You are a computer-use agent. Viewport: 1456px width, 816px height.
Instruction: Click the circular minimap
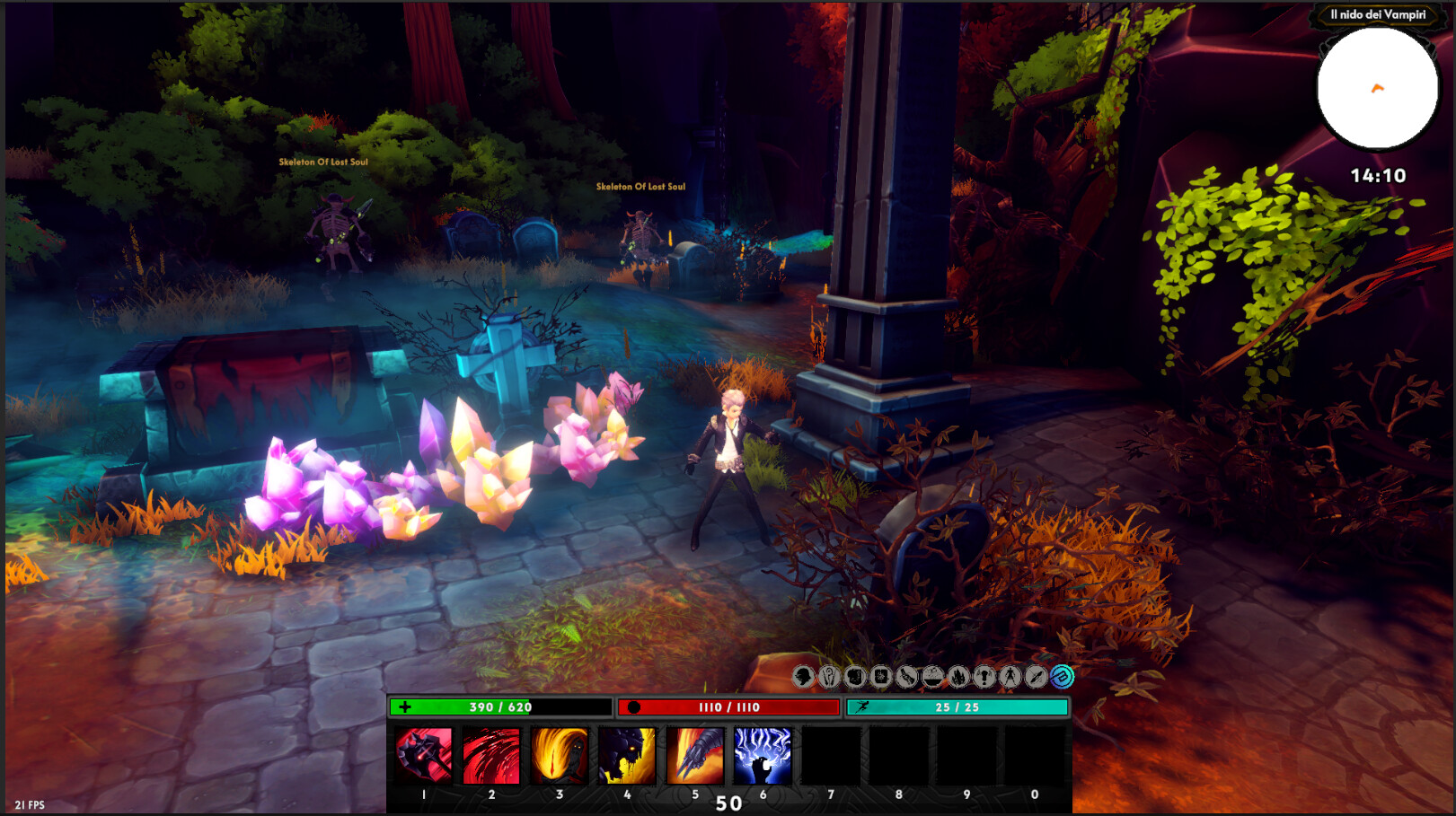coord(1377,88)
